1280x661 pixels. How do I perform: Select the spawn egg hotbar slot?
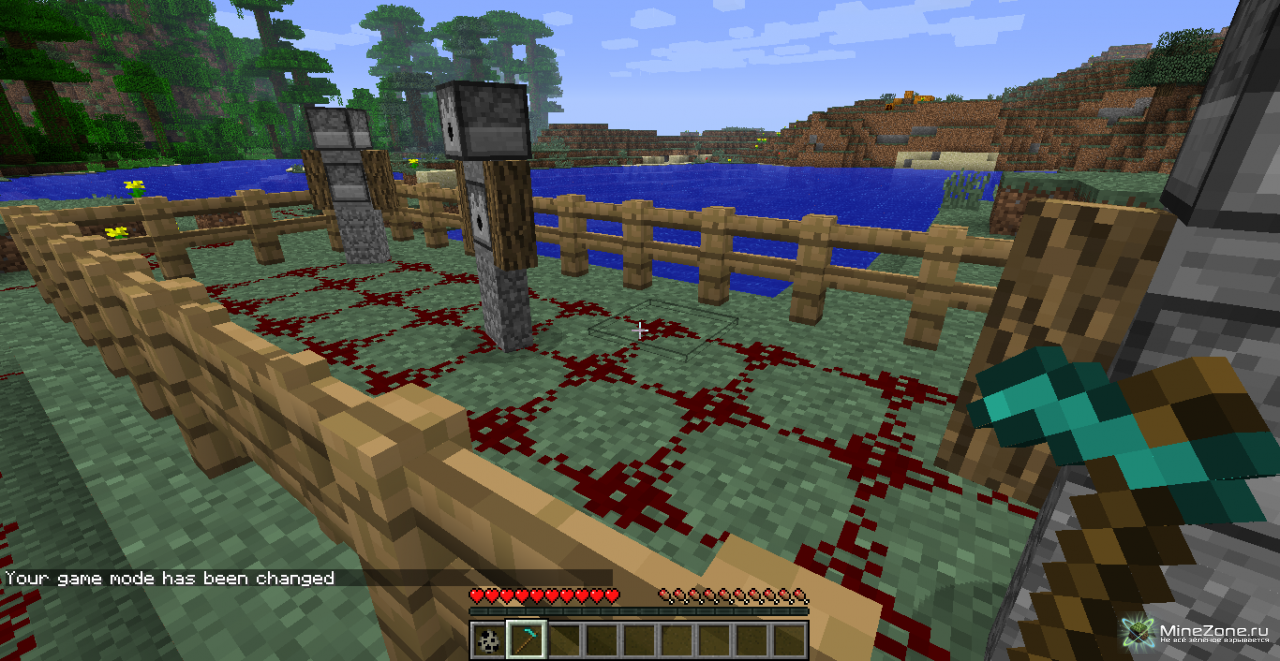coord(488,639)
